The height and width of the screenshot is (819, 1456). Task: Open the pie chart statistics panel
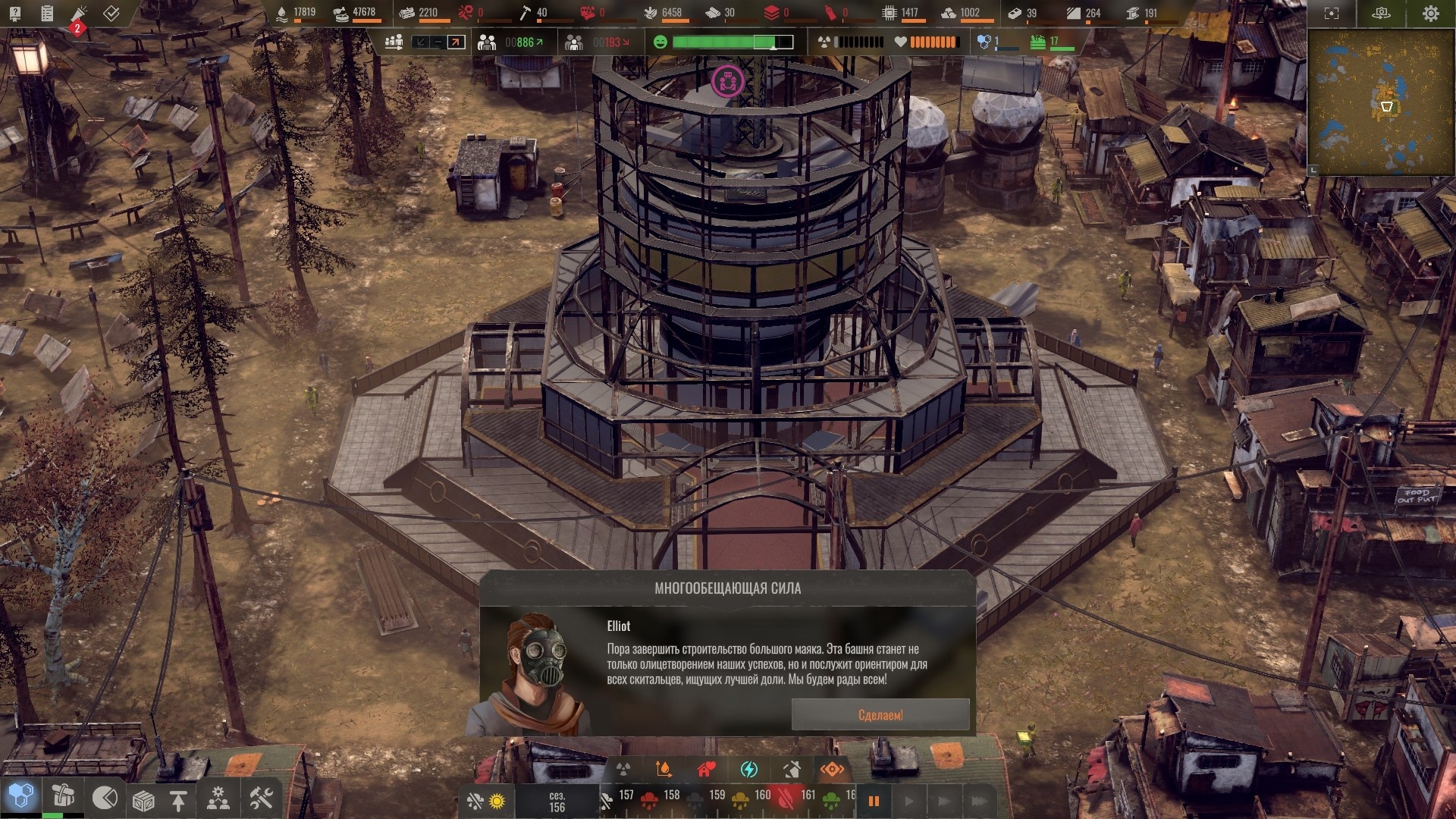[105, 798]
